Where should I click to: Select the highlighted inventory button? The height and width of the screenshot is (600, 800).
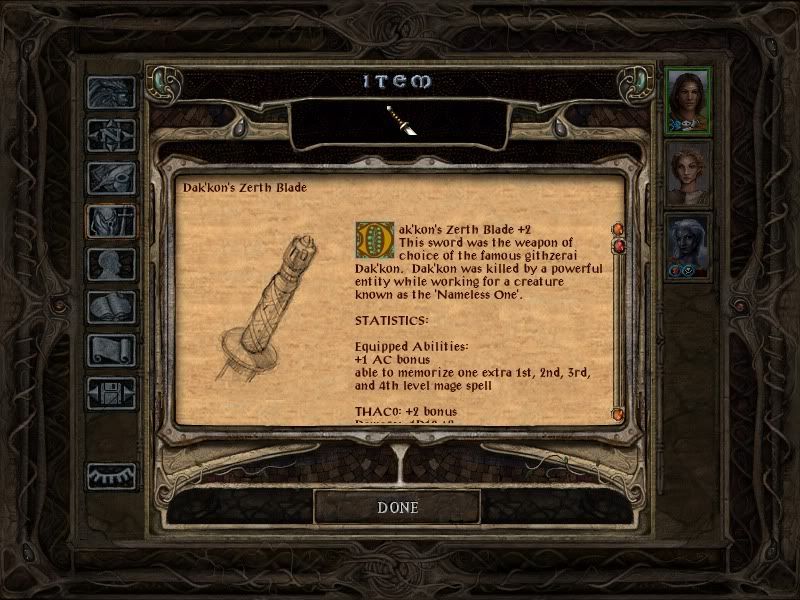(x=111, y=221)
